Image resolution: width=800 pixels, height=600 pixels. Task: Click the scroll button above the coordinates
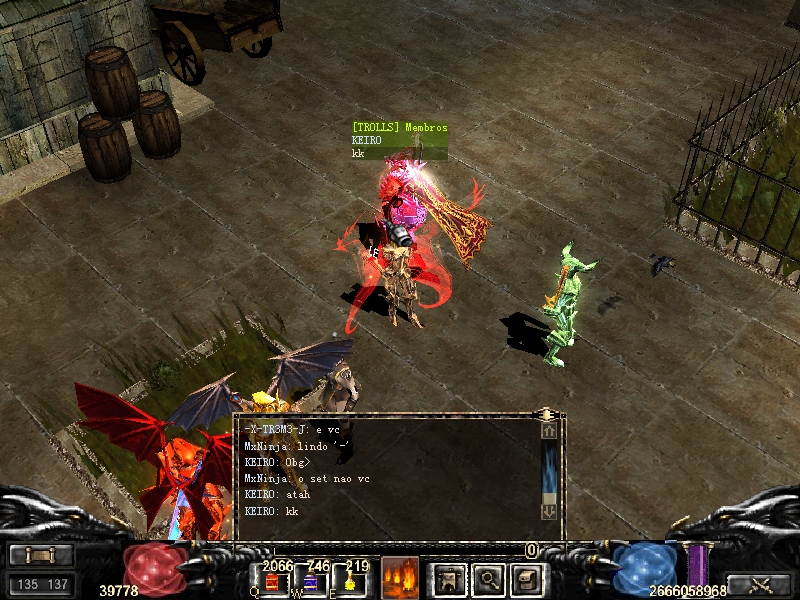(x=41, y=555)
